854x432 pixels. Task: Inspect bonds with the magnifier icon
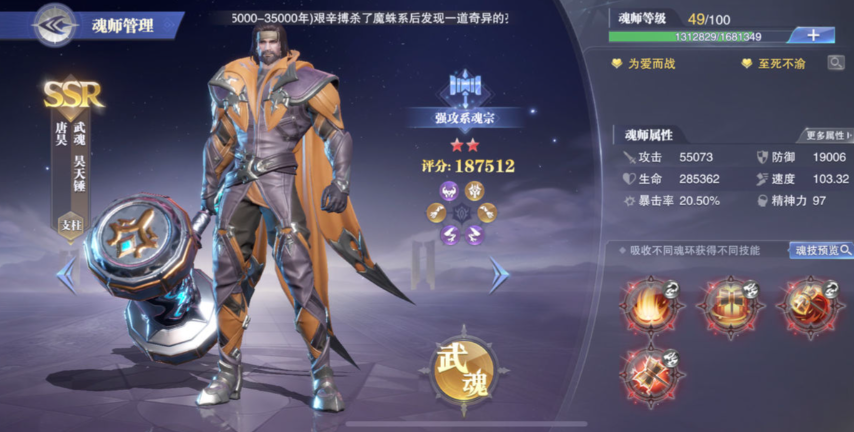(x=836, y=63)
